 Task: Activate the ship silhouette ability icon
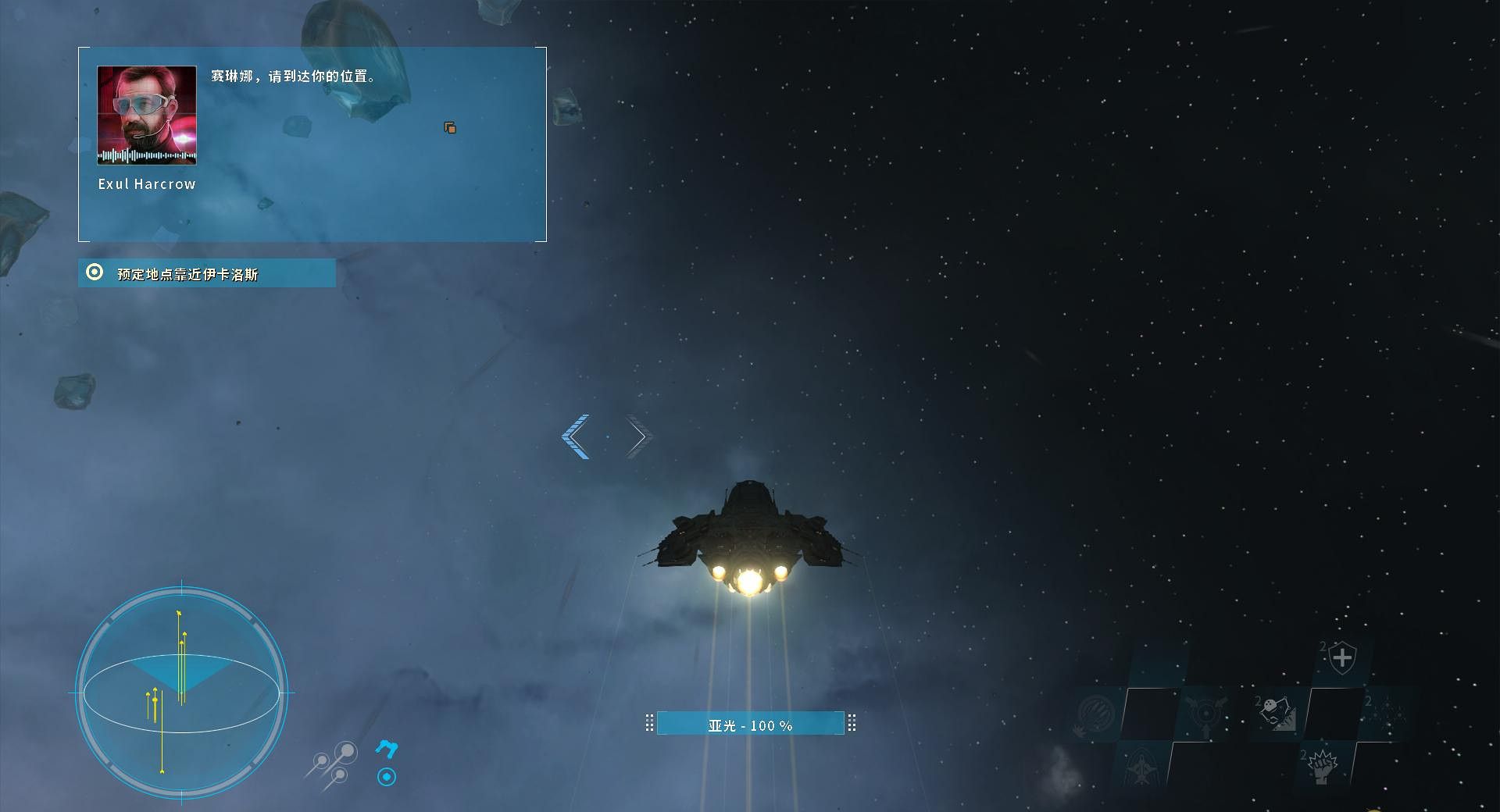1141,767
